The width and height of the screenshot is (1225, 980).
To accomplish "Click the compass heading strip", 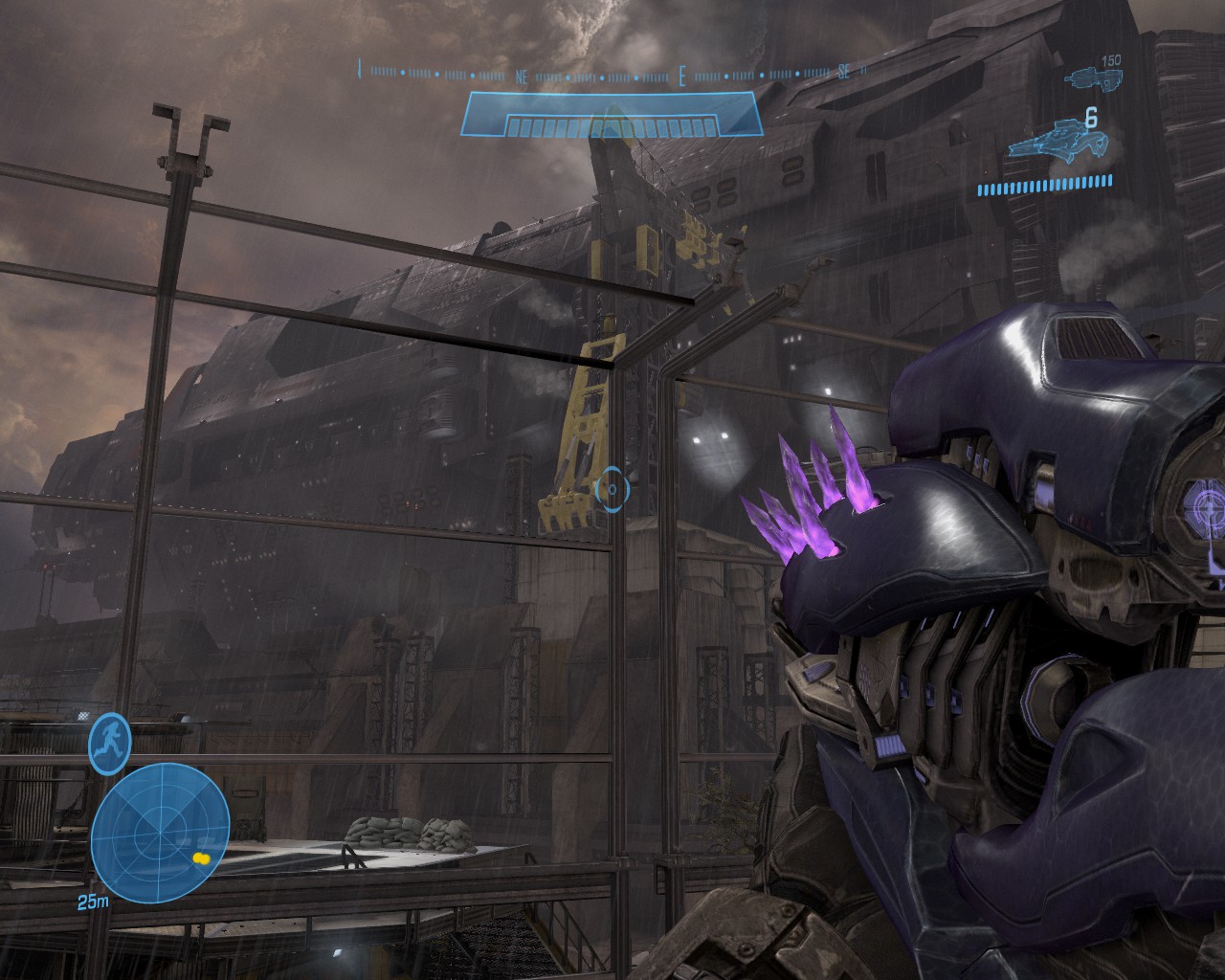I will pyautogui.click(x=612, y=72).
